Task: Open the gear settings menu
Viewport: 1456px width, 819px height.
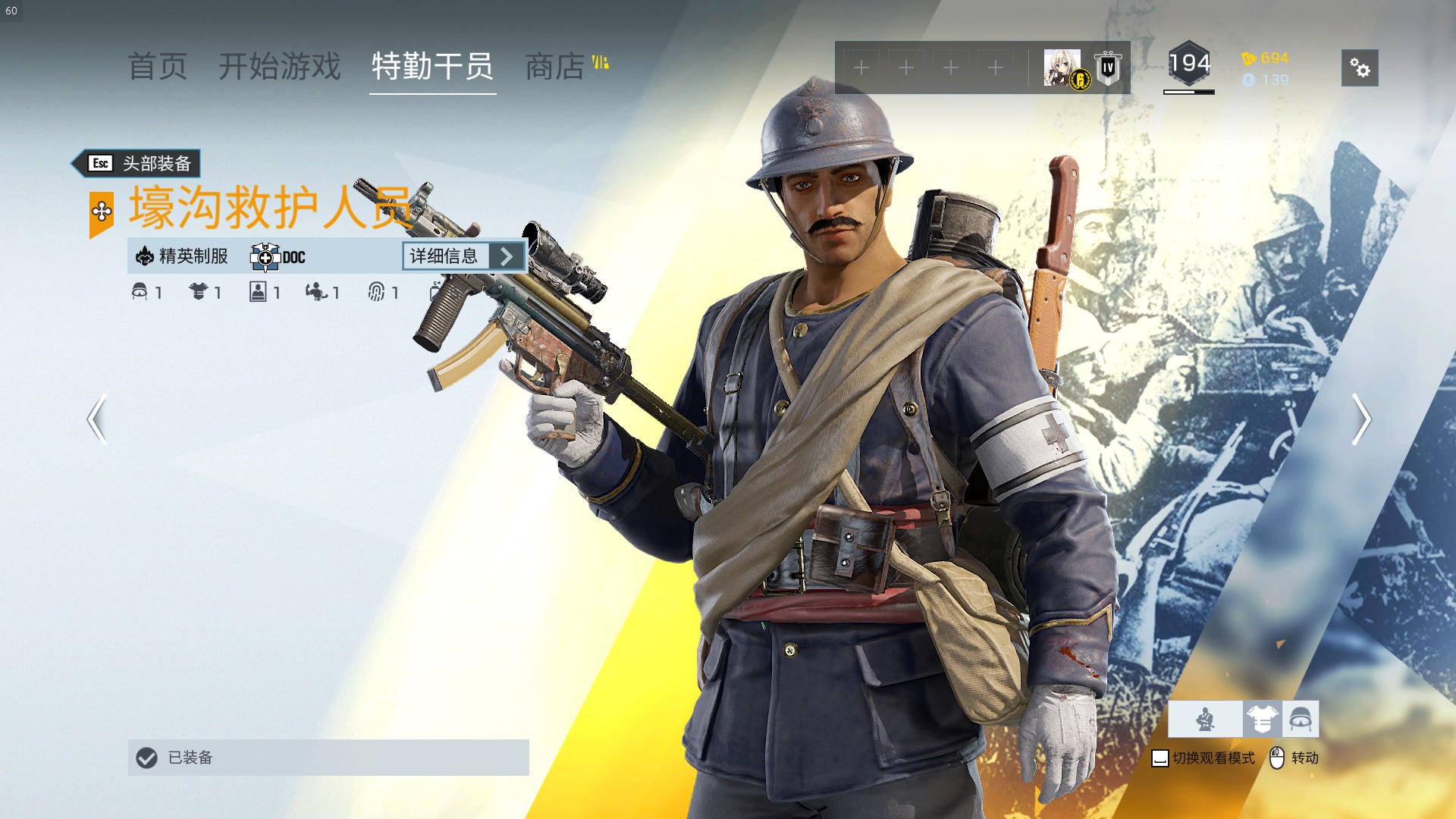Action: coord(1360,68)
